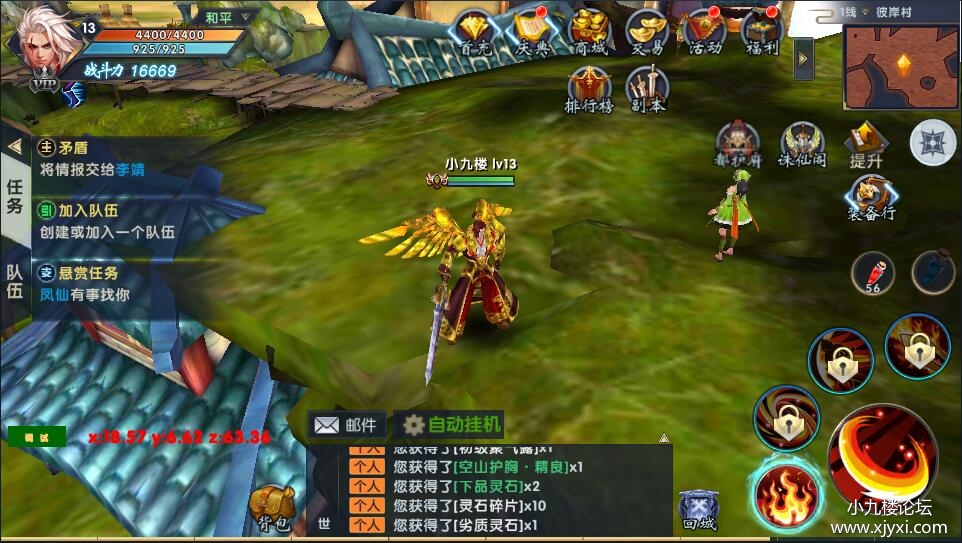Toggle 自动挂机 auto-battle
The image size is (962, 543).
[450, 424]
